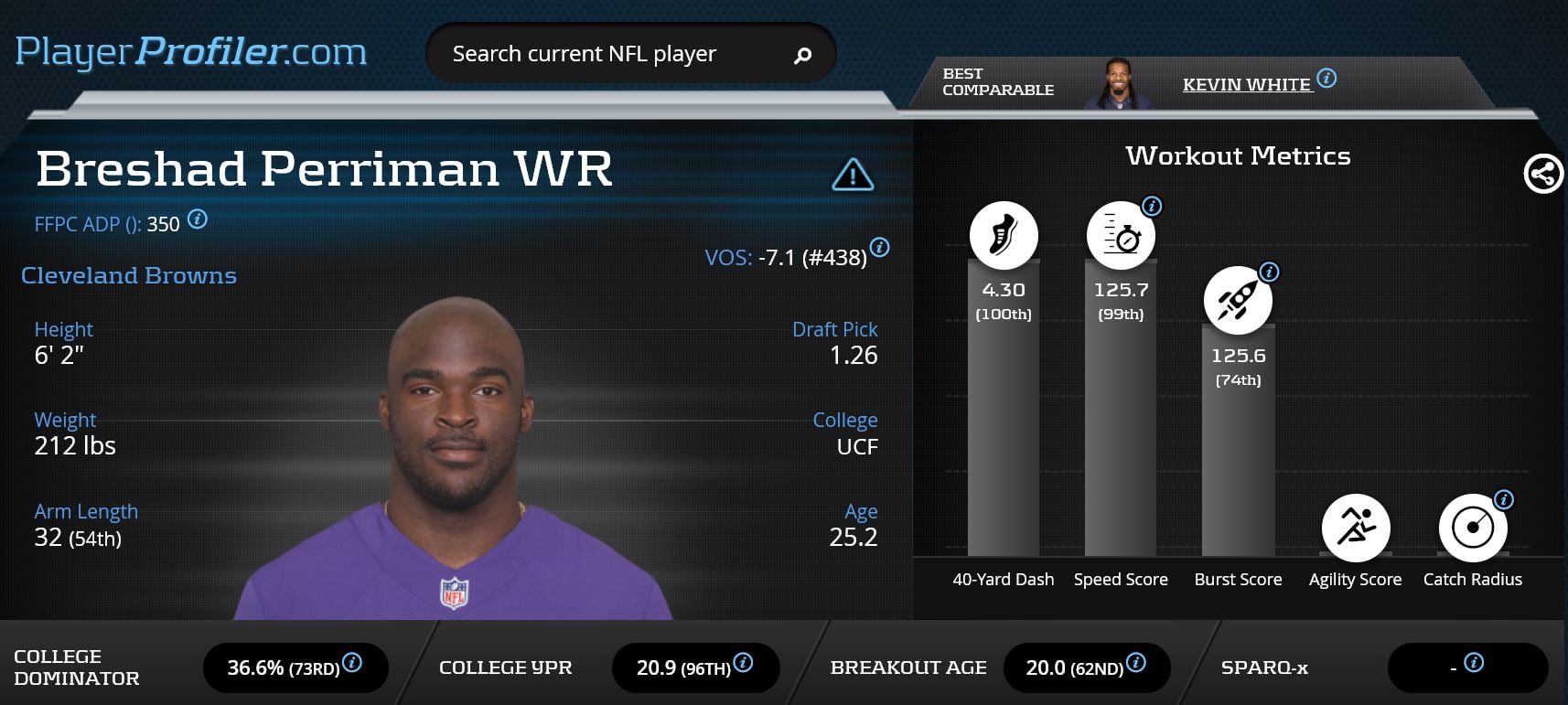
Task: Show the Best Comparable info tooltip
Action: tap(1326, 79)
